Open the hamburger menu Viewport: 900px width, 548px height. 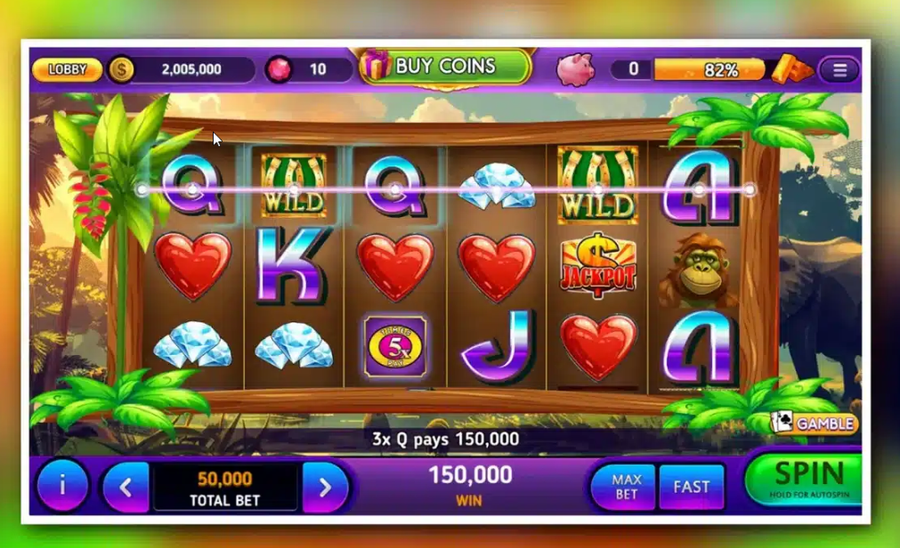click(839, 70)
